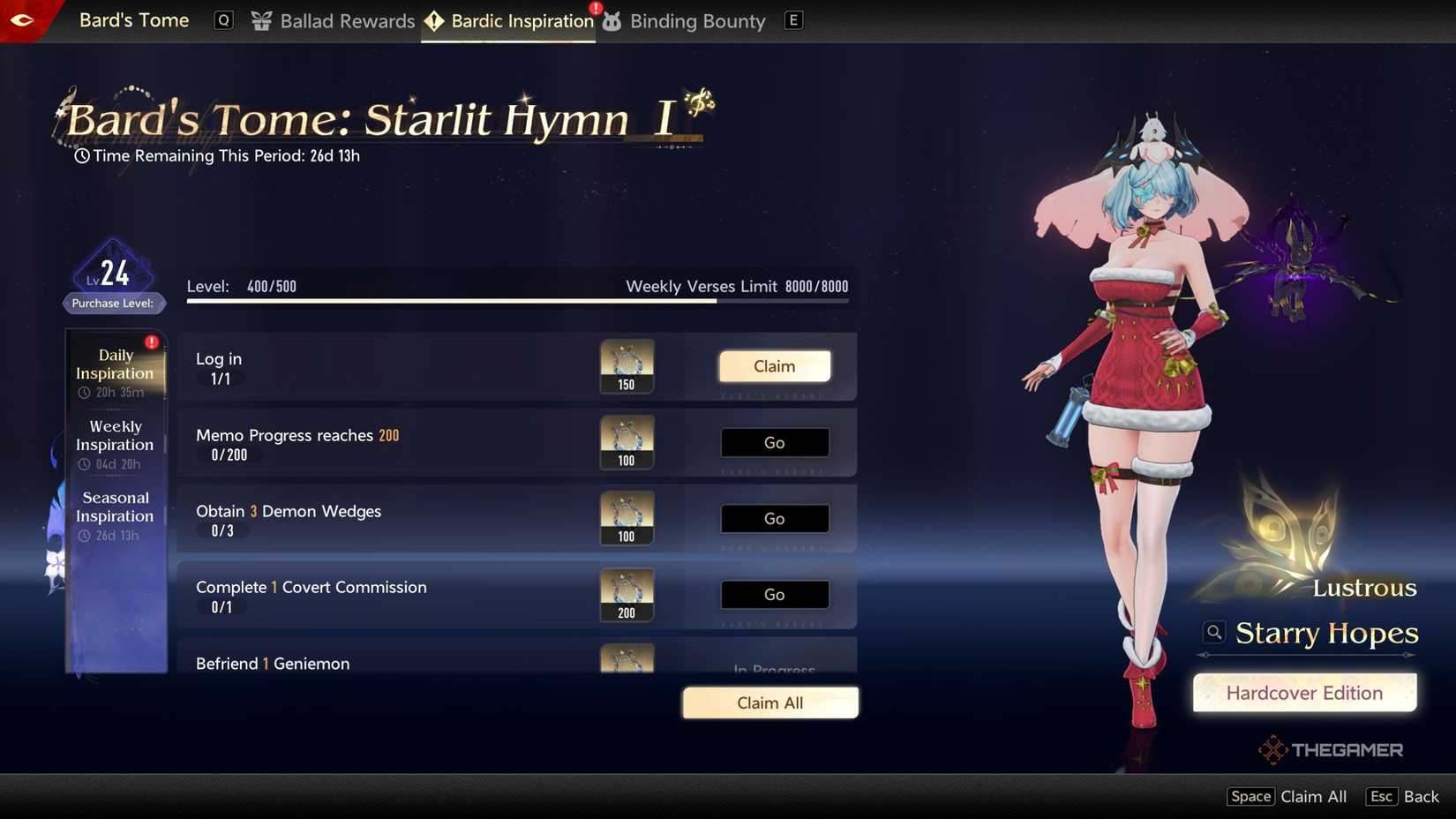Viewport: 1456px width, 819px height.
Task: Click the Ballad Rewards gift icon
Action: [259, 20]
